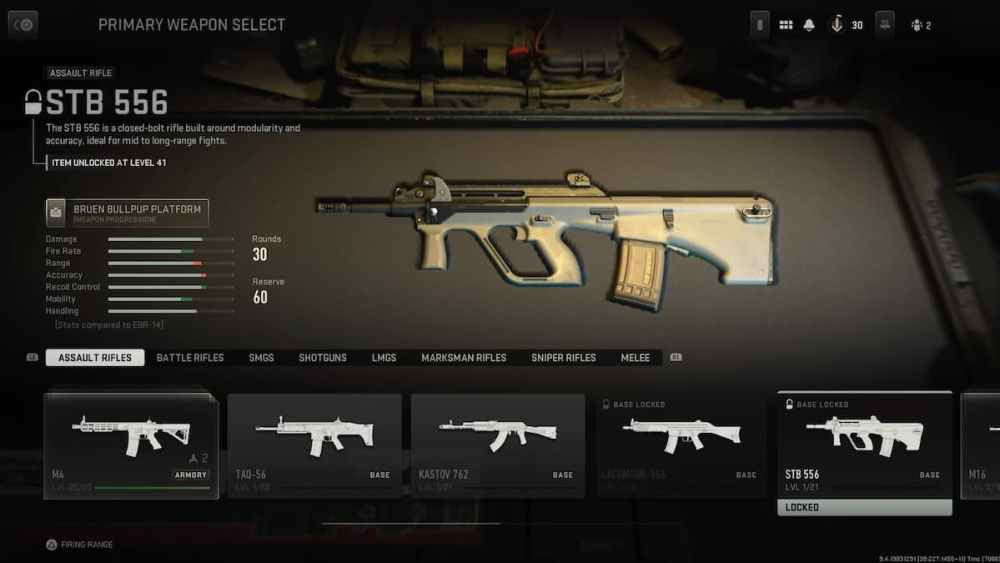Open the Bruen Bullpup Platform weapon progression
Screen dimensions: 1000x563
tap(127, 213)
